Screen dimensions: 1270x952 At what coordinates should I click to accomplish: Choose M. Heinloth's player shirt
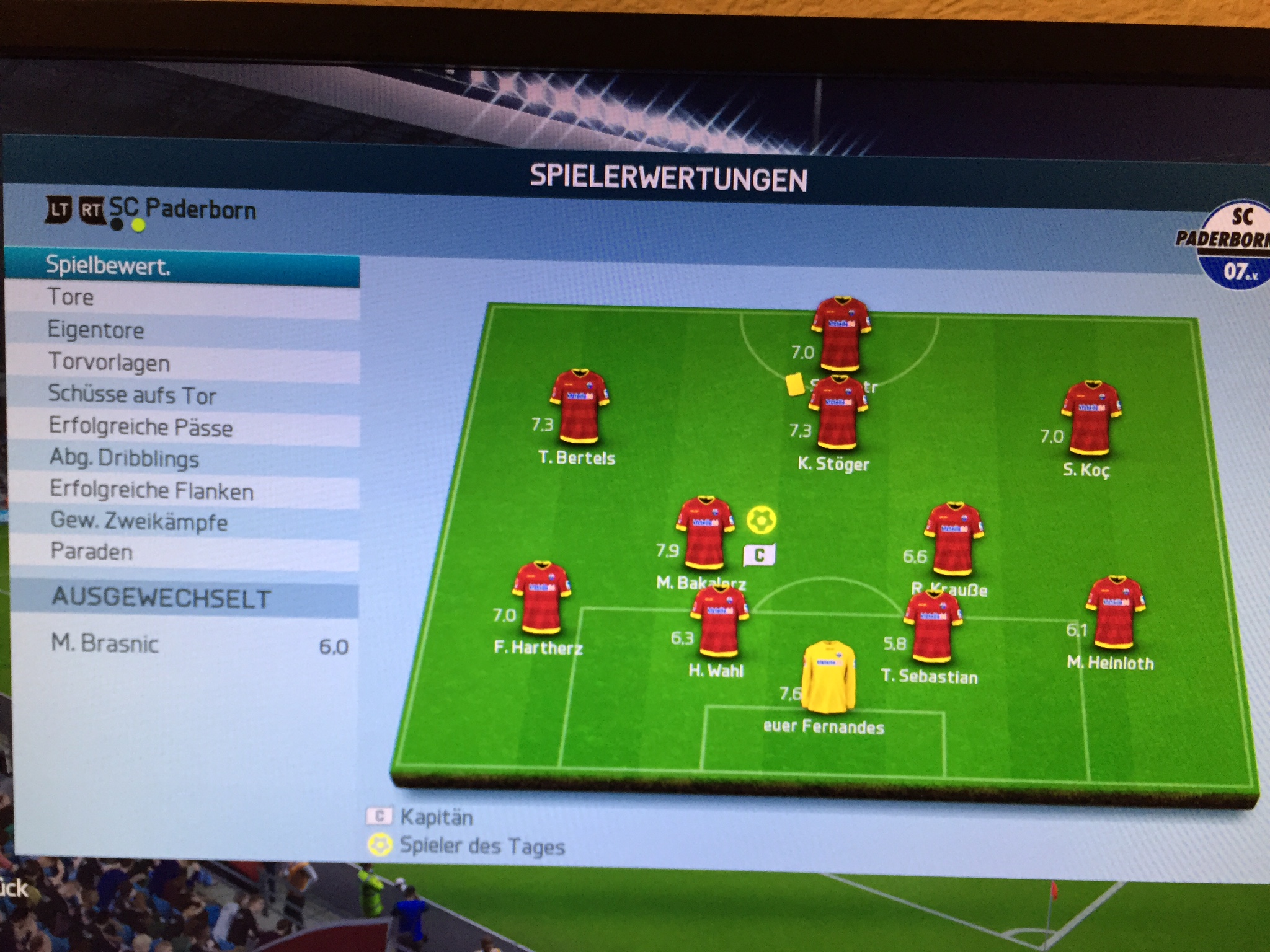click(1114, 612)
